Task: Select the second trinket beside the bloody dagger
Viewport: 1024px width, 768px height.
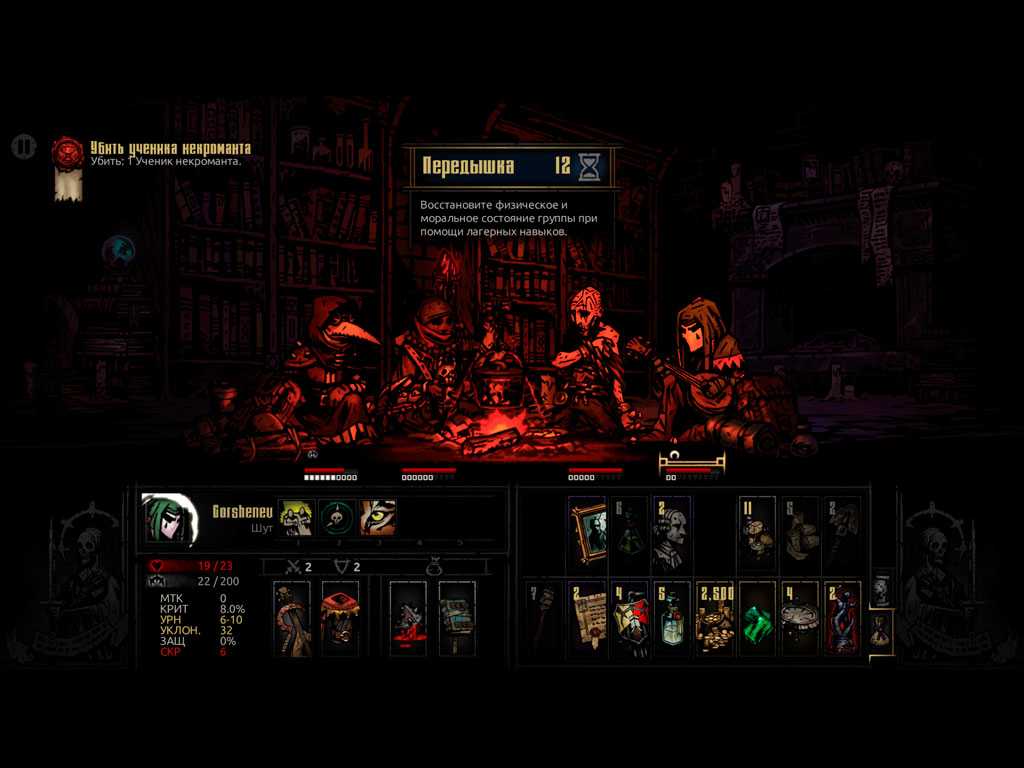Action: (457, 618)
